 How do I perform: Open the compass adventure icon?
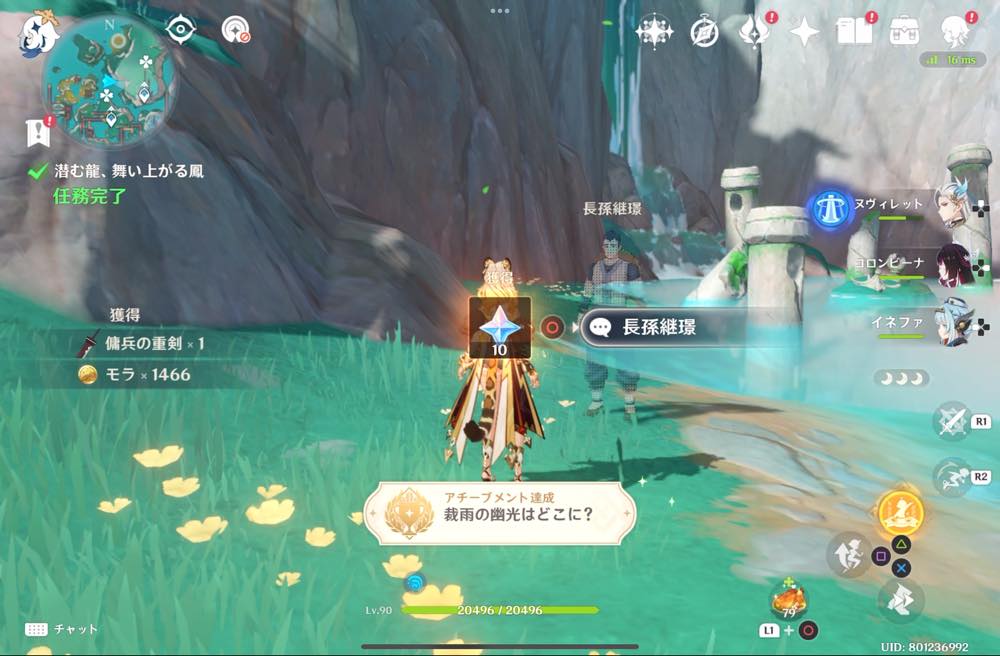(x=705, y=33)
